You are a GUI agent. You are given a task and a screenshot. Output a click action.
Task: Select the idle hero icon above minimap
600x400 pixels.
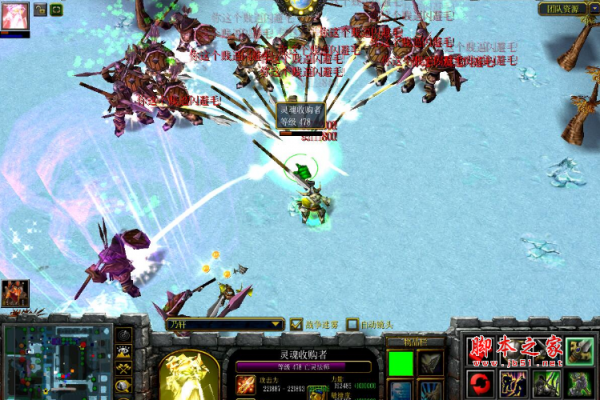tap(15, 292)
